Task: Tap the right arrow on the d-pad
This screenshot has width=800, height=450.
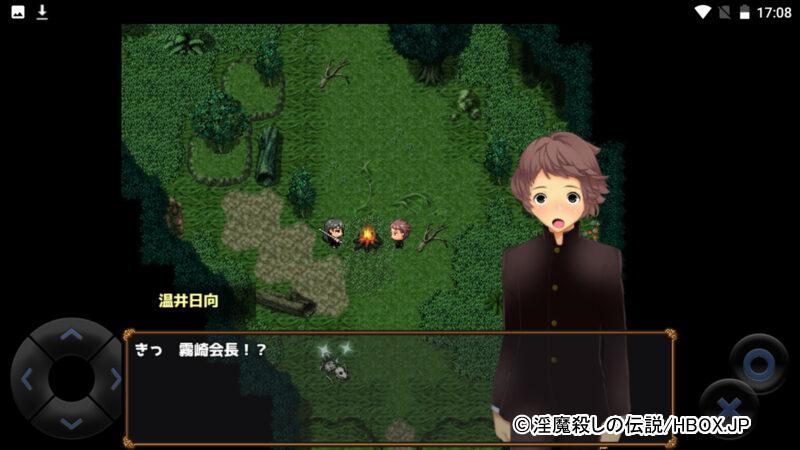Action: coord(114,379)
